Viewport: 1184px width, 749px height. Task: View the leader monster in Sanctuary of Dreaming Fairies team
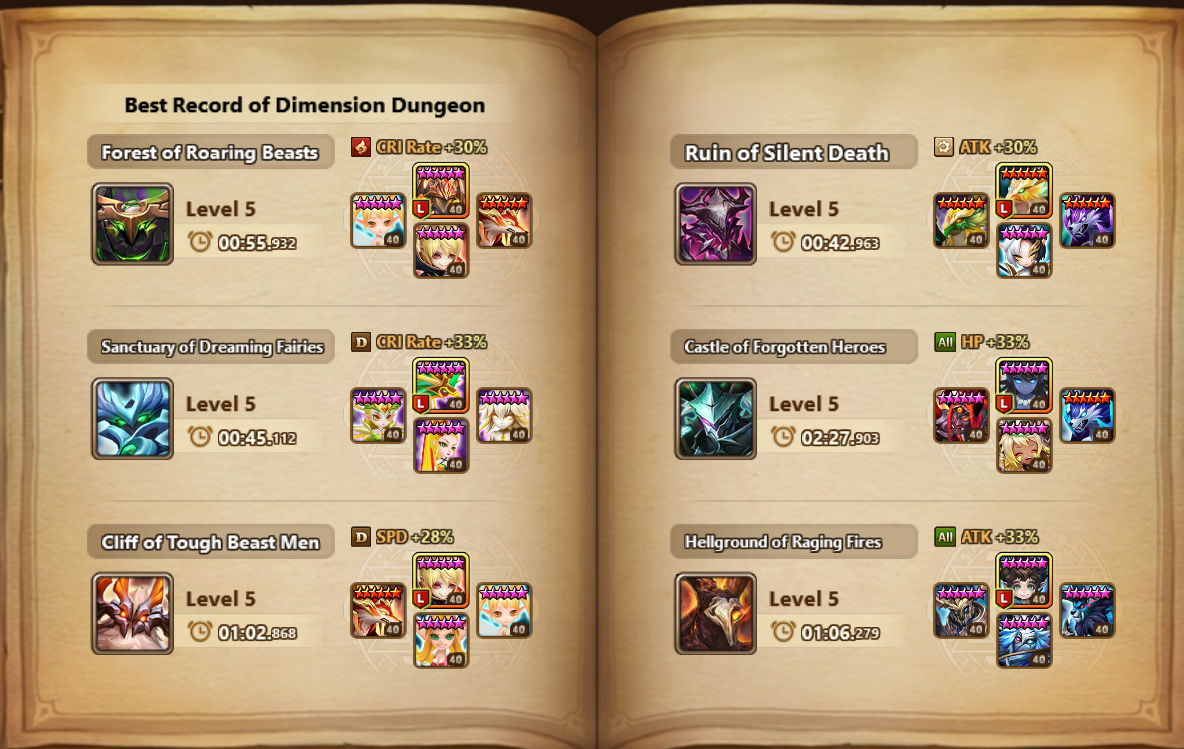pos(441,387)
